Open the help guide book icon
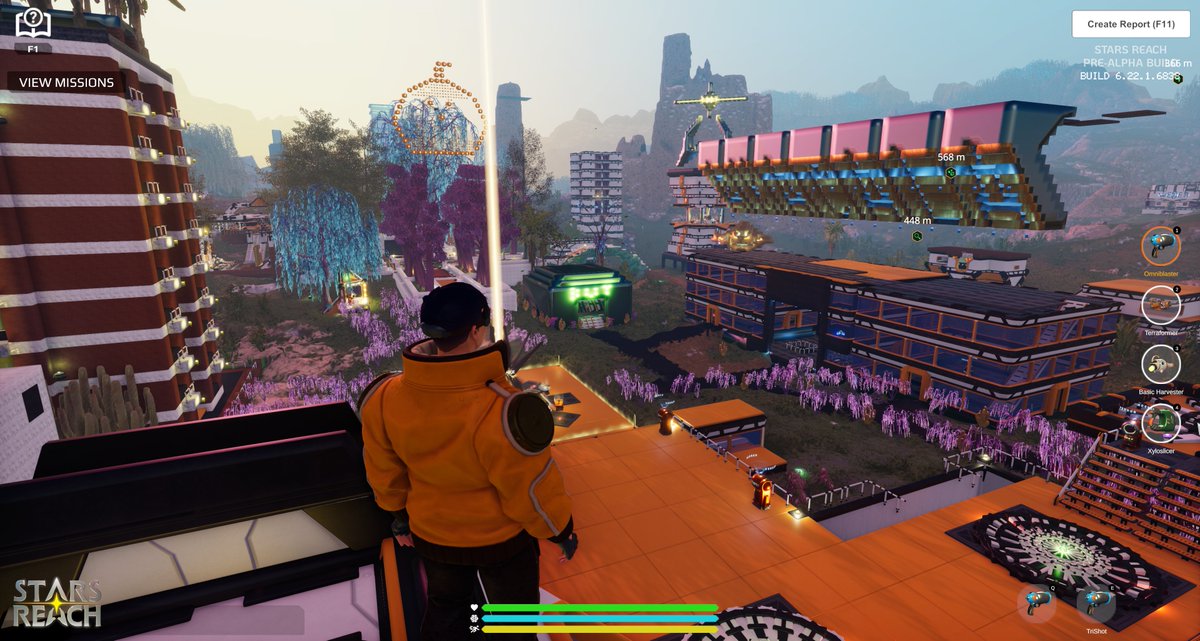Image resolution: width=1200 pixels, height=641 pixels. (33, 22)
